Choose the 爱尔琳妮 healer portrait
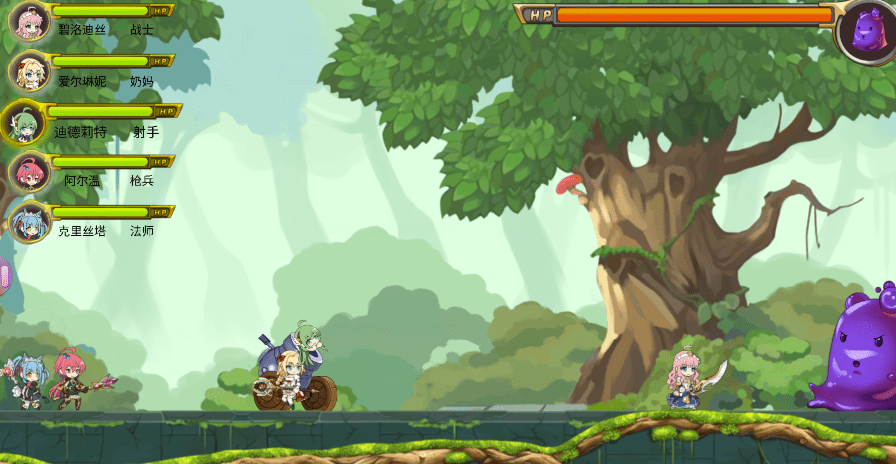Screen dimensions: 896x464 [x=29, y=71]
